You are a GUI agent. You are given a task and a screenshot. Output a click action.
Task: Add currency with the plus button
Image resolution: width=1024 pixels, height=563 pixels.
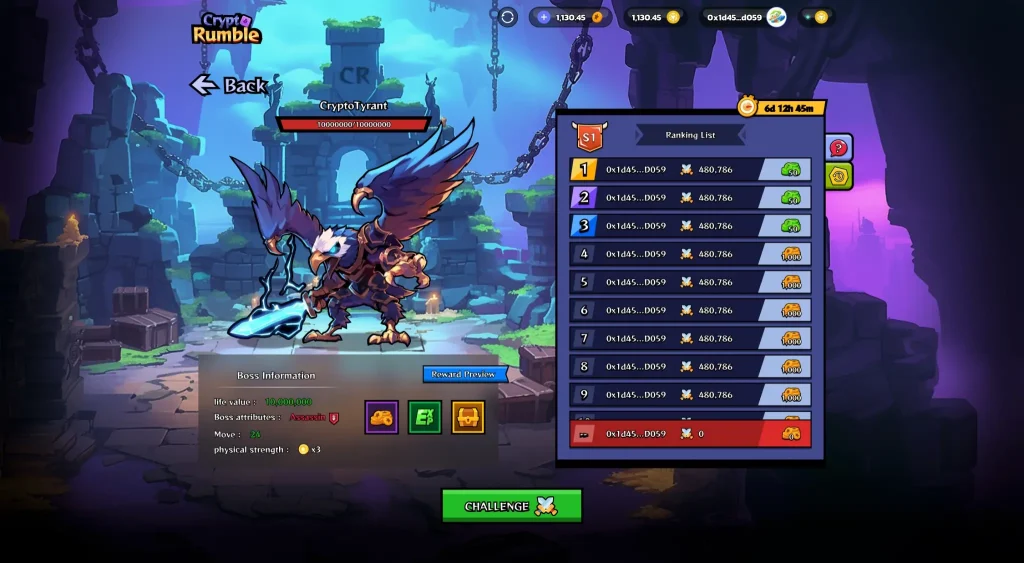tap(544, 17)
